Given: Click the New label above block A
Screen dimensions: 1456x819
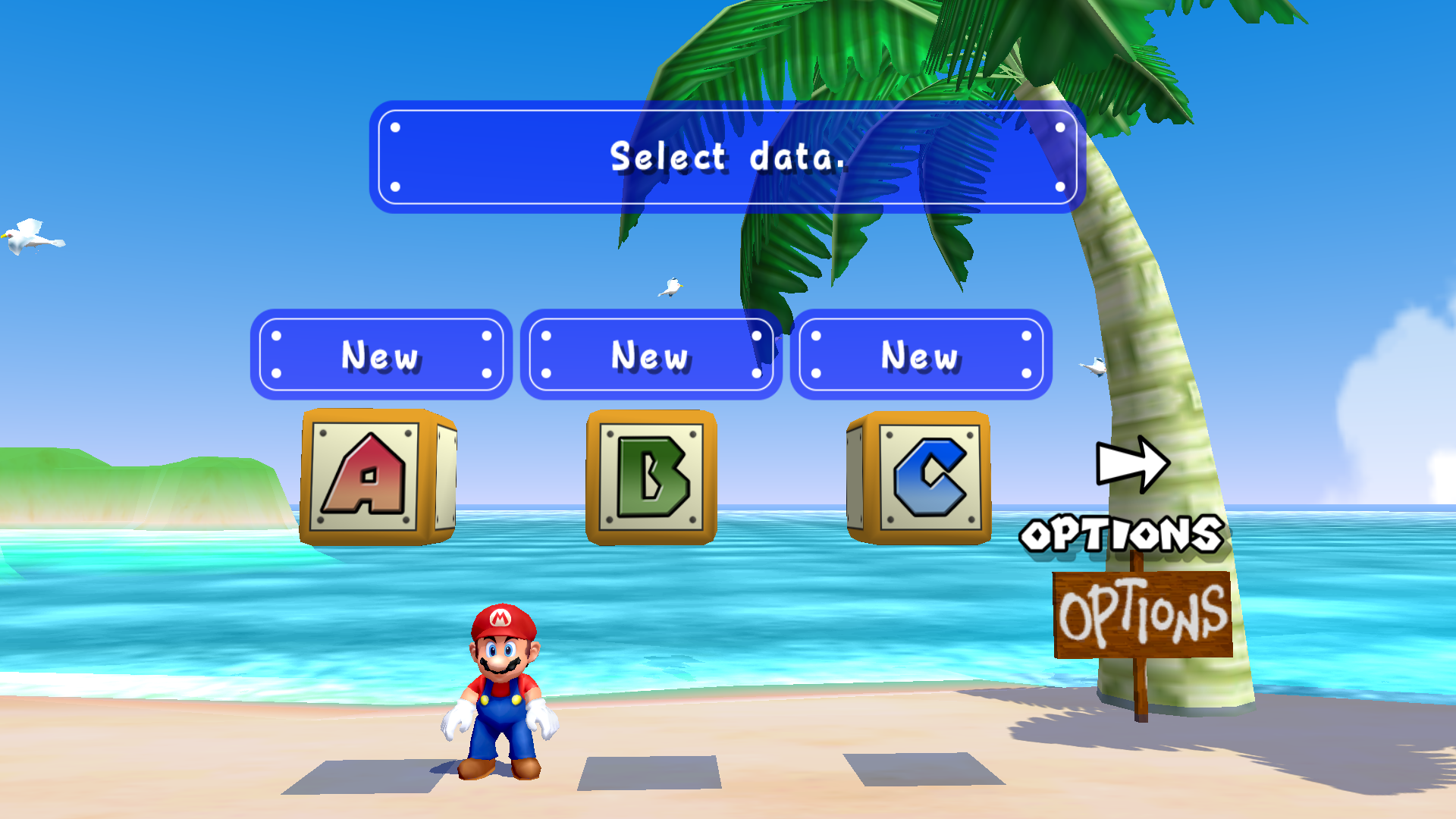Looking at the screenshot, I should coord(381,355).
